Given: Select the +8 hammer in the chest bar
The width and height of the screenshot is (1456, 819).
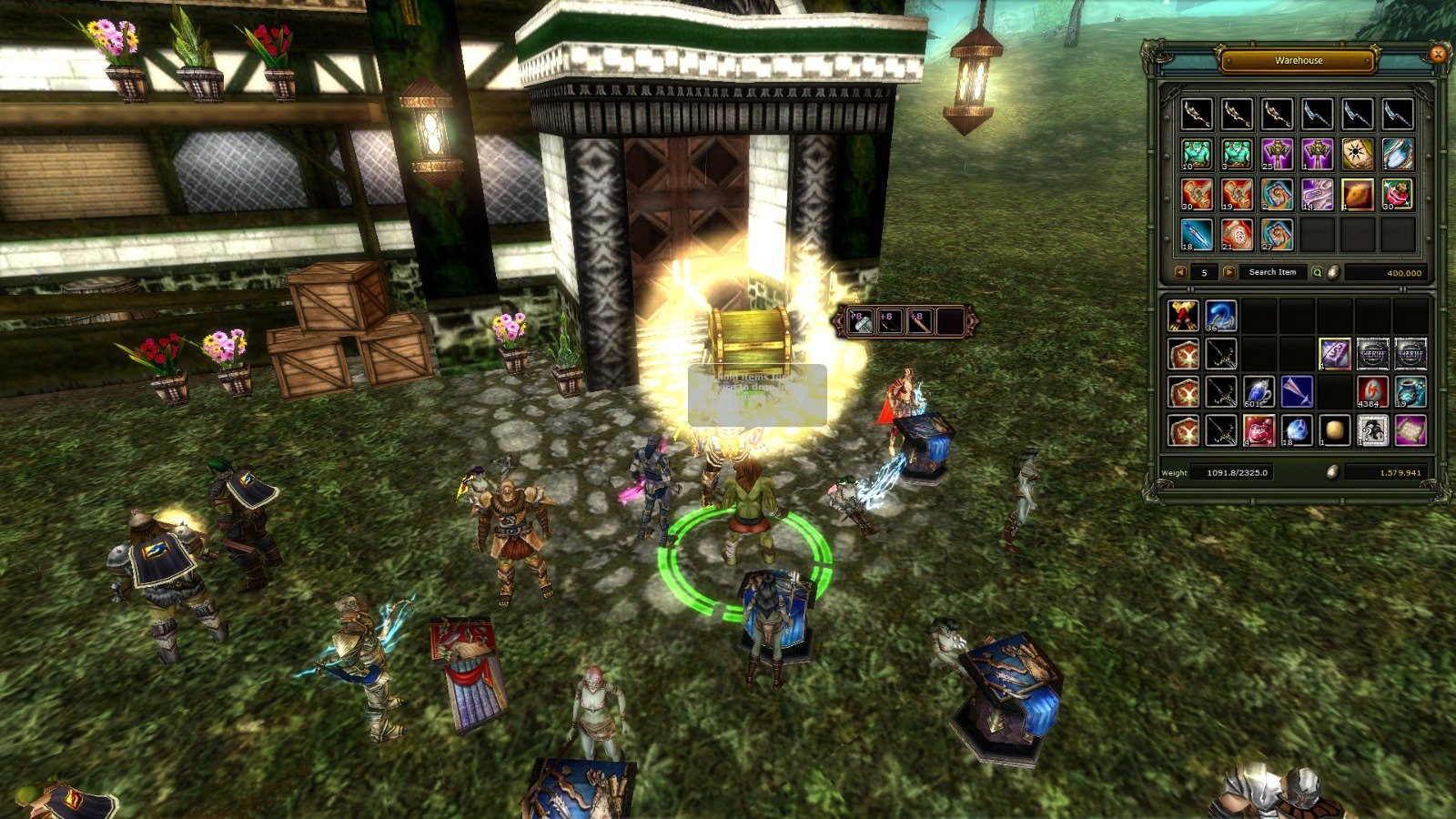Looking at the screenshot, I should [x=860, y=321].
